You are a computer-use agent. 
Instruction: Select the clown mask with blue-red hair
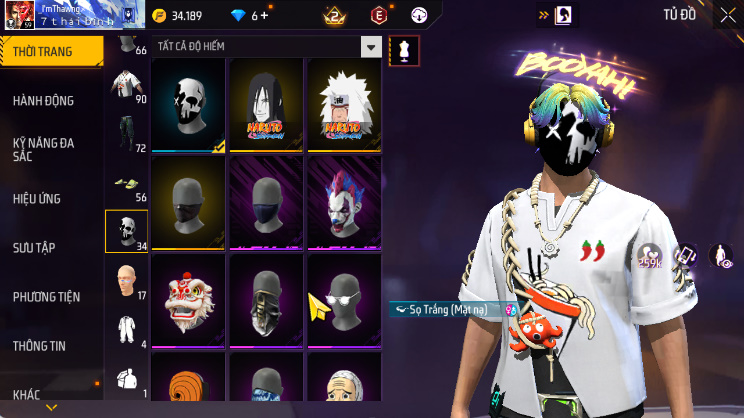(344, 201)
